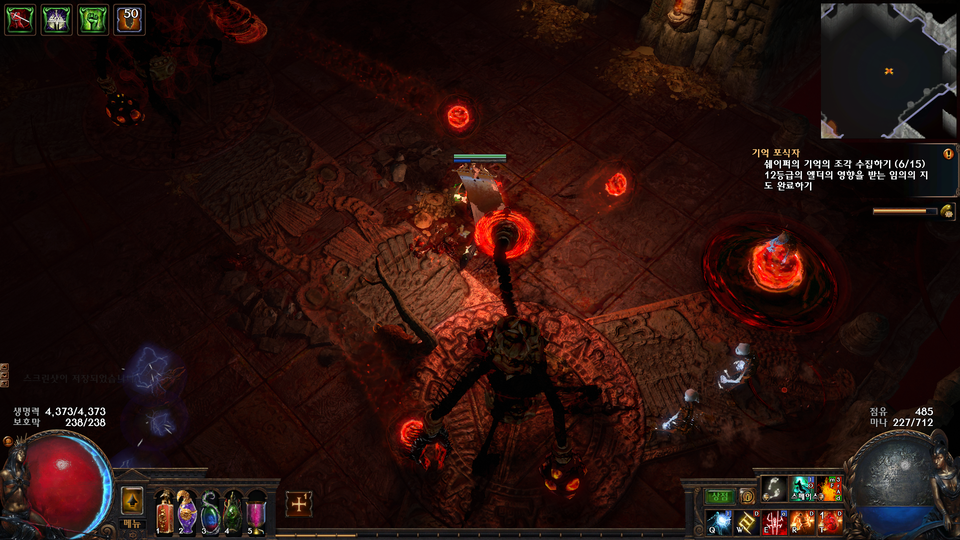This screenshot has height=540, width=960.
Task: Use the pink goblet flask in slot 5
Action: (256, 511)
